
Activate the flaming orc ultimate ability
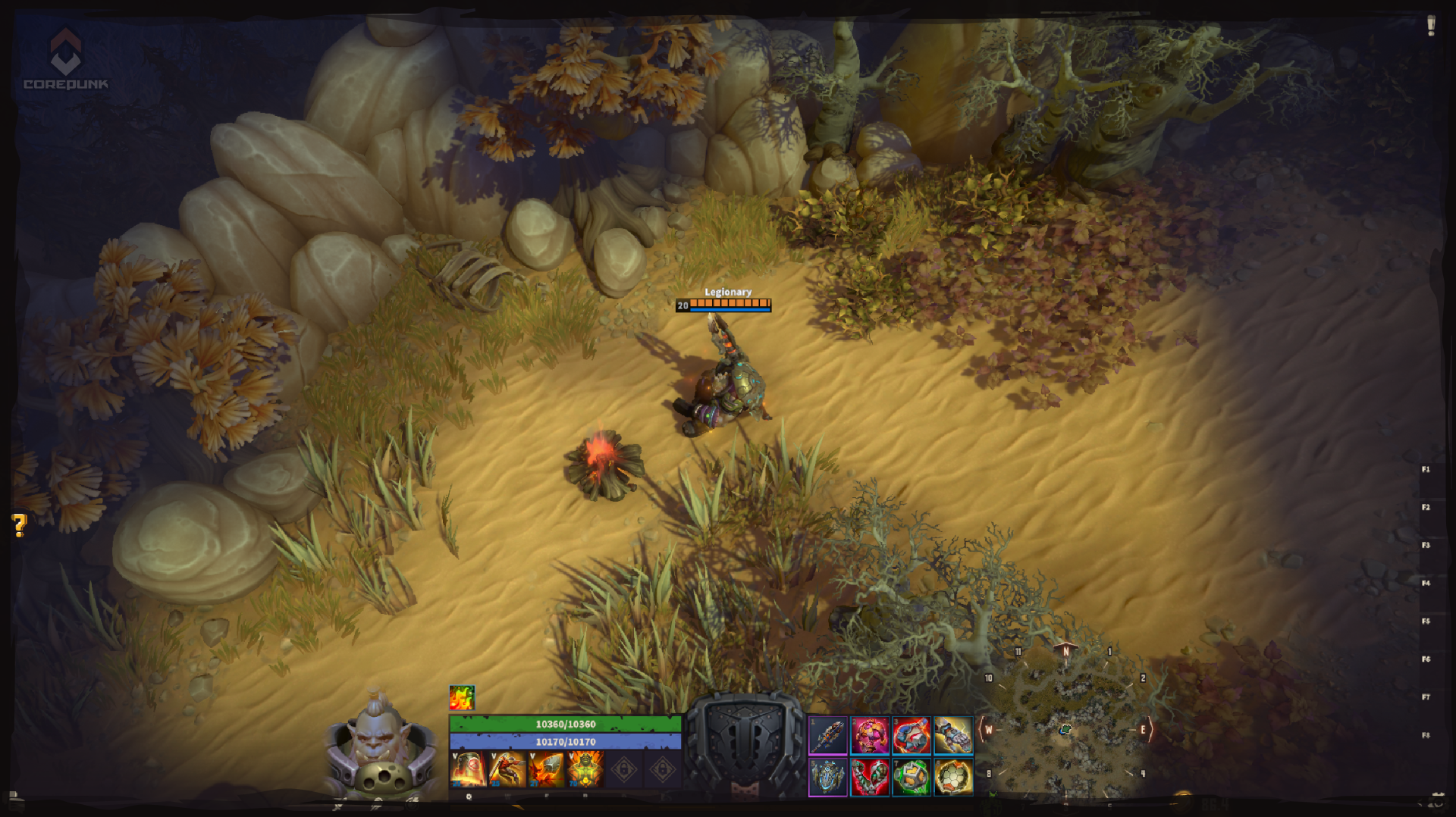(x=585, y=768)
